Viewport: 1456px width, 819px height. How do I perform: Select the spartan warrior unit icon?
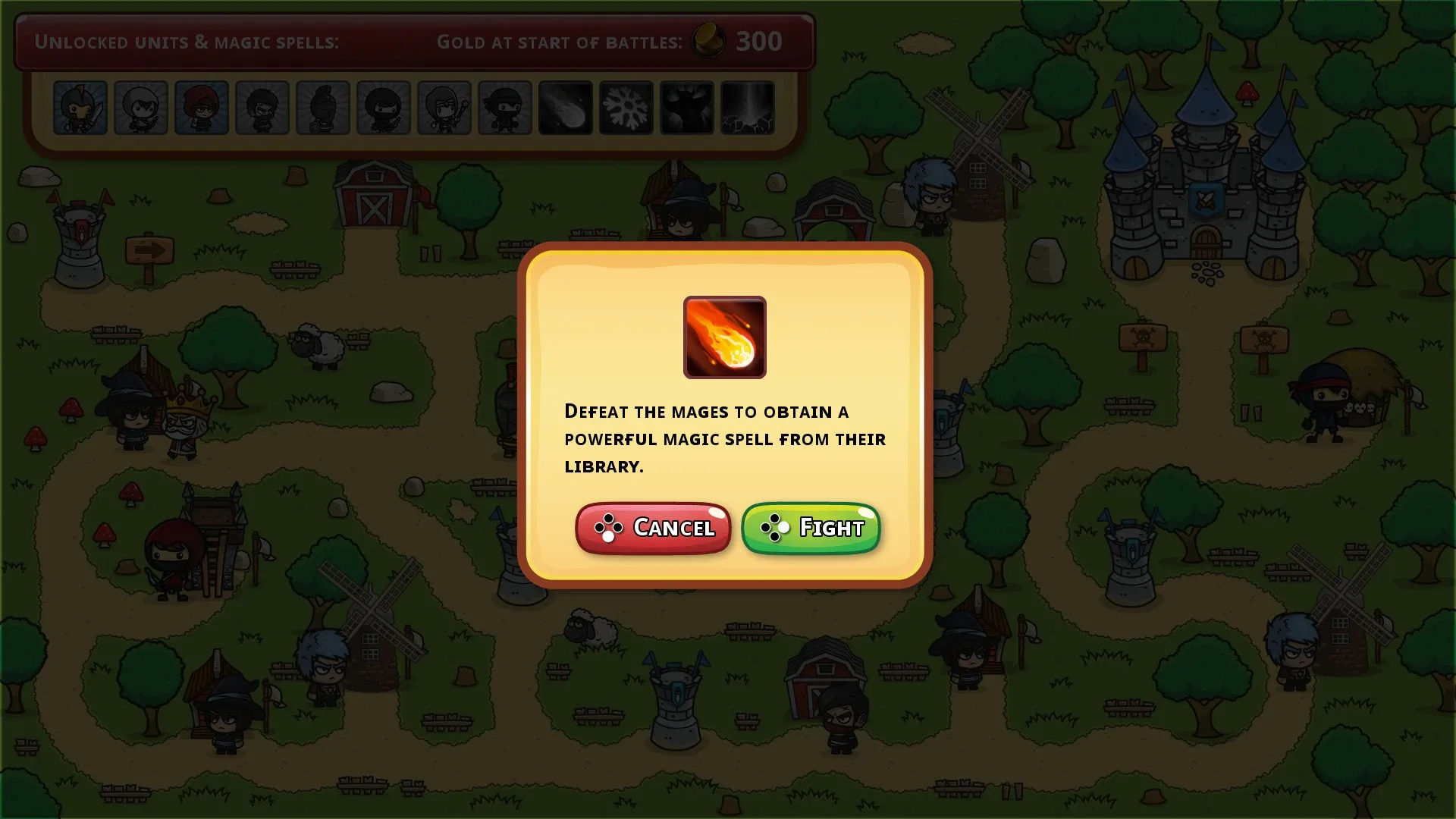tap(322, 108)
